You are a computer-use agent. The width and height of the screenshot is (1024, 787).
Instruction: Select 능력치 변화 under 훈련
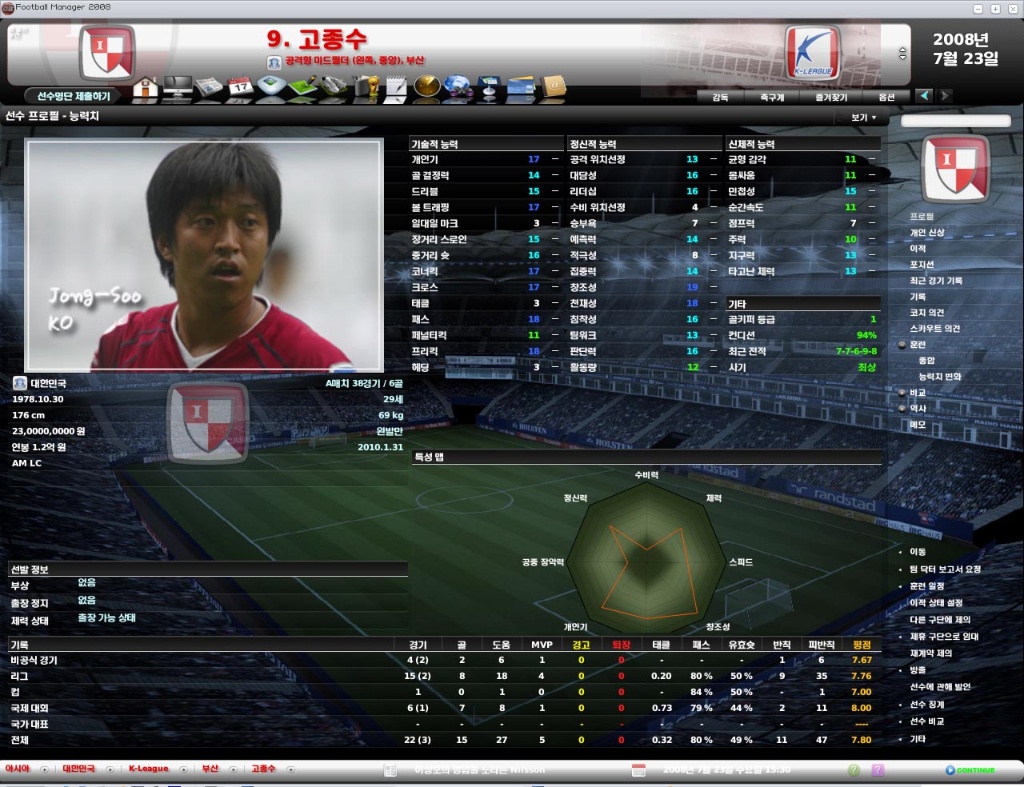click(939, 376)
